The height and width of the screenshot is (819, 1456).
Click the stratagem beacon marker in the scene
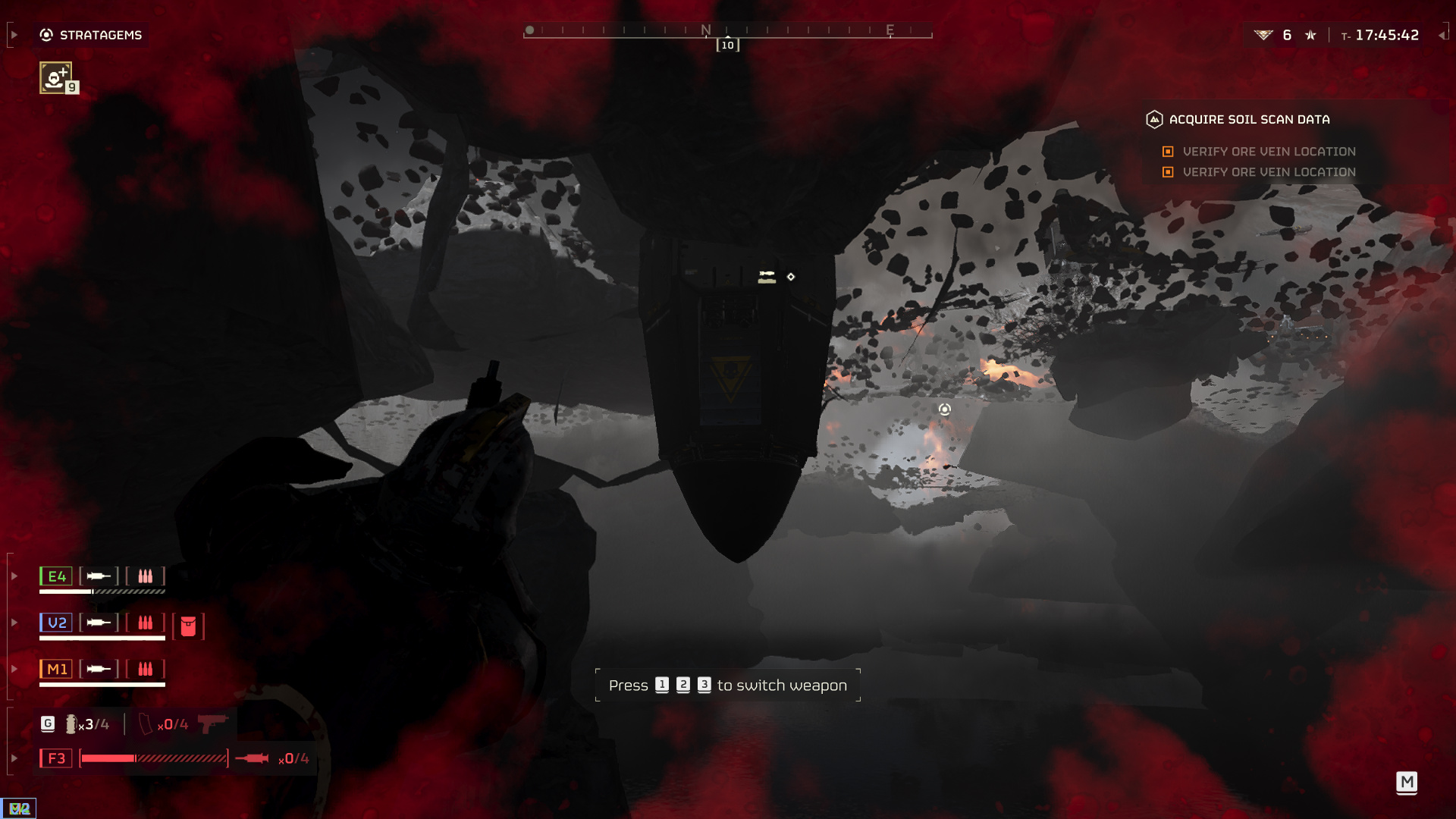(944, 409)
